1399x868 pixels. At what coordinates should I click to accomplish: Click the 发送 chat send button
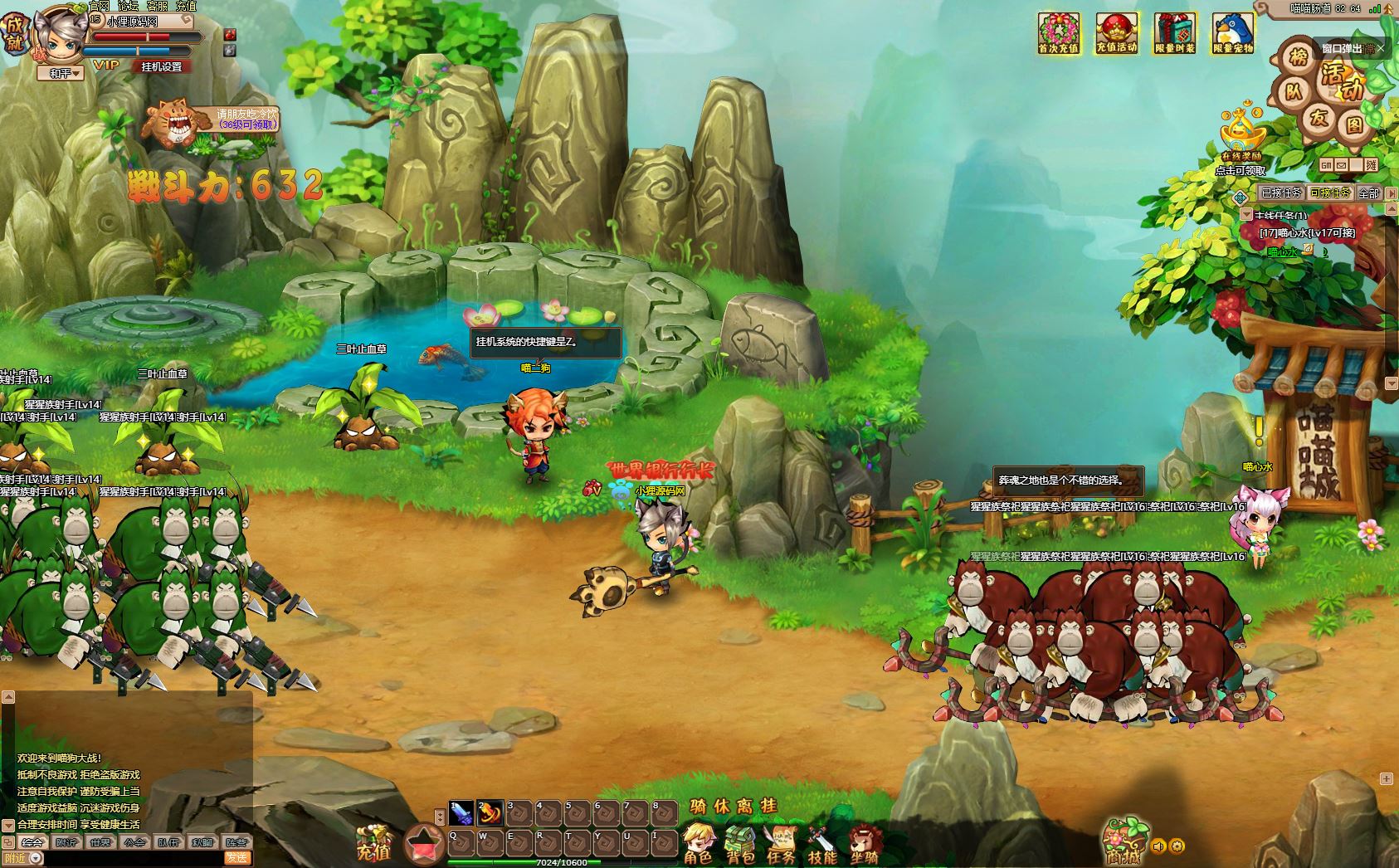237,858
